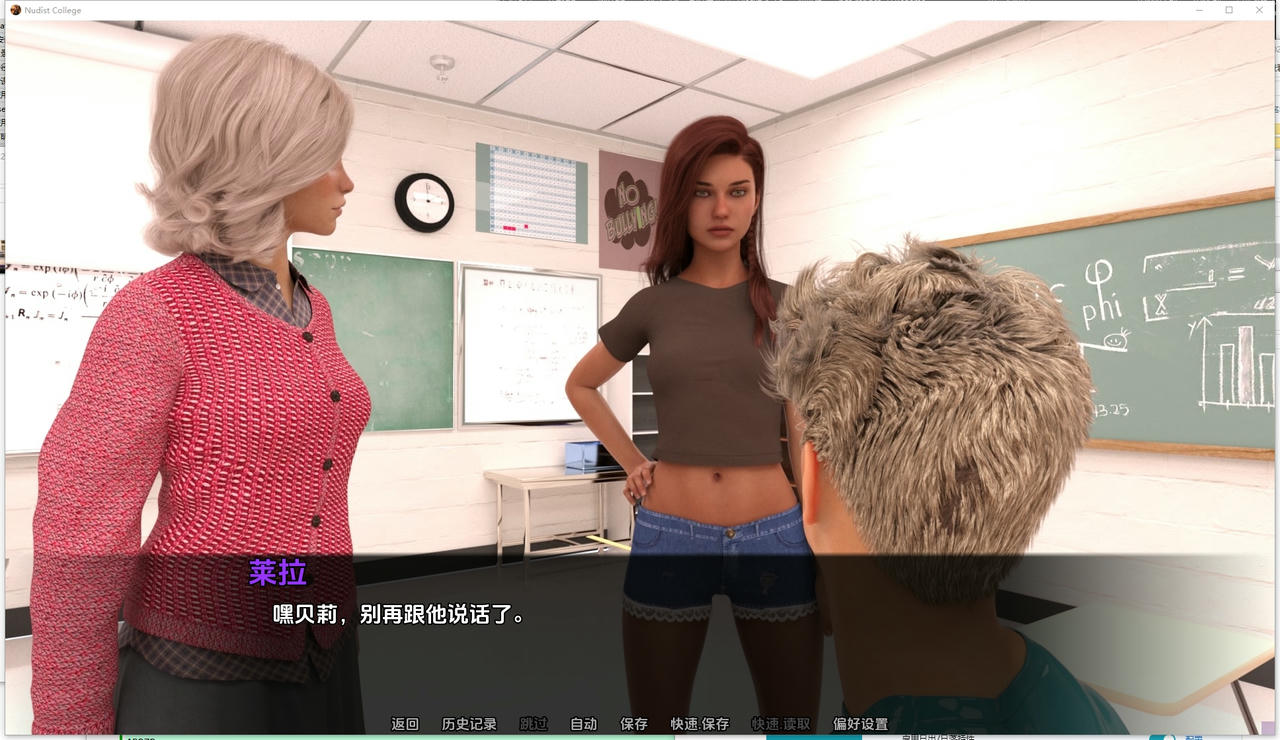Open the 保存 save screen
Screen dimensions: 1280x740
(634, 723)
